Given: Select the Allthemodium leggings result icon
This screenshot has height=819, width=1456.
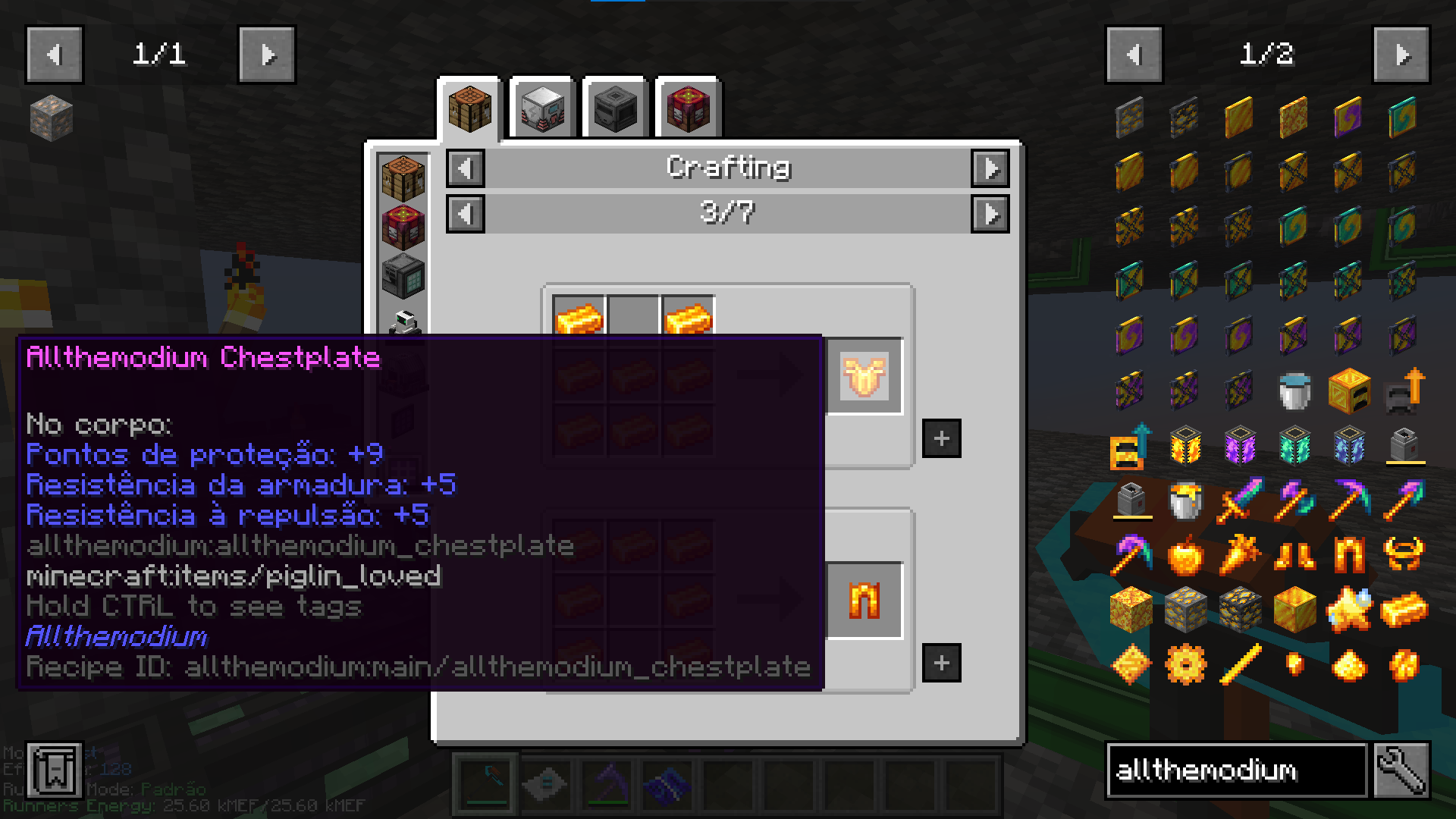Looking at the screenshot, I should 864,599.
